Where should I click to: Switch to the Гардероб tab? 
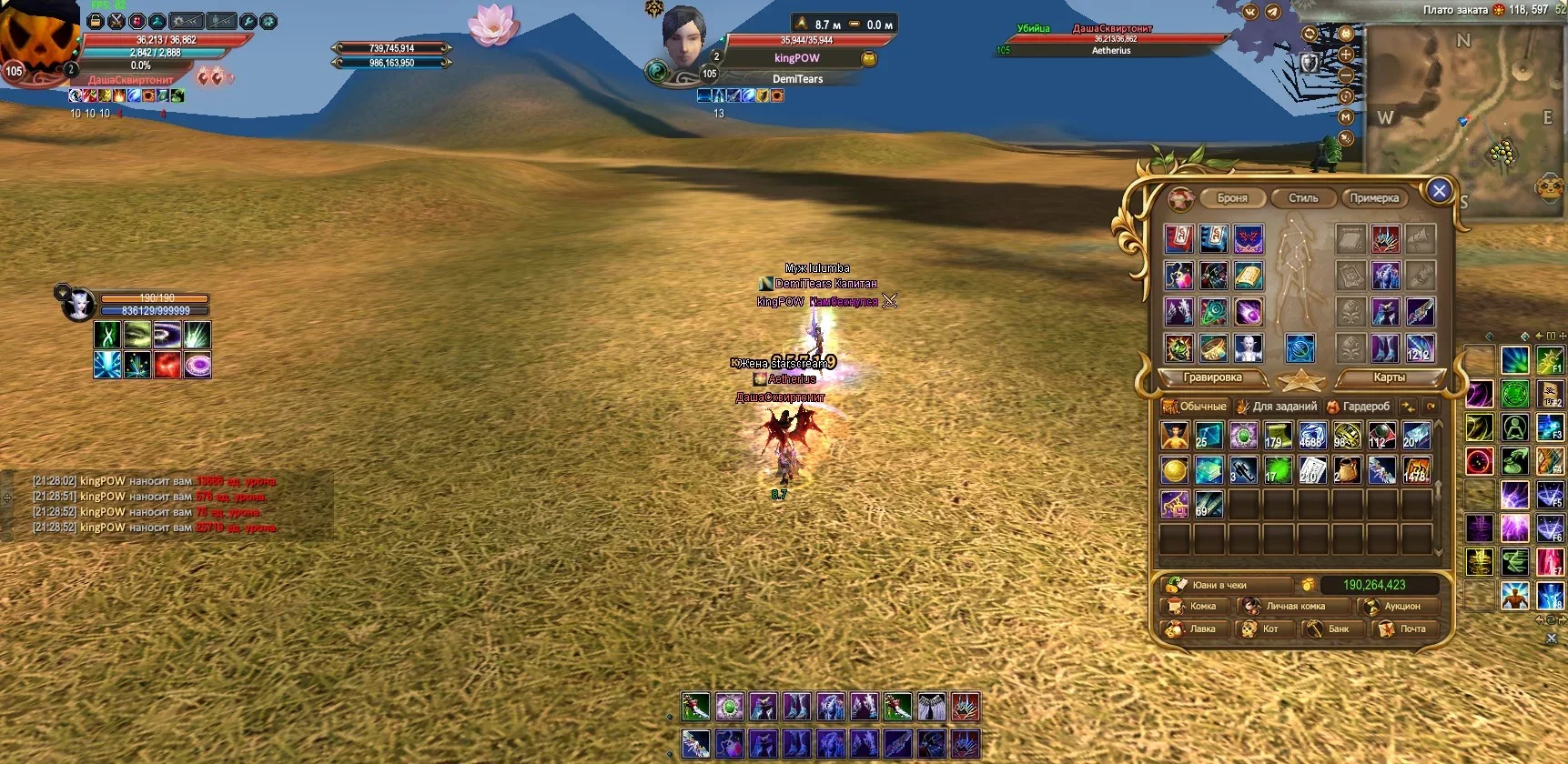pyautogui.click(x=1359, y=407)
